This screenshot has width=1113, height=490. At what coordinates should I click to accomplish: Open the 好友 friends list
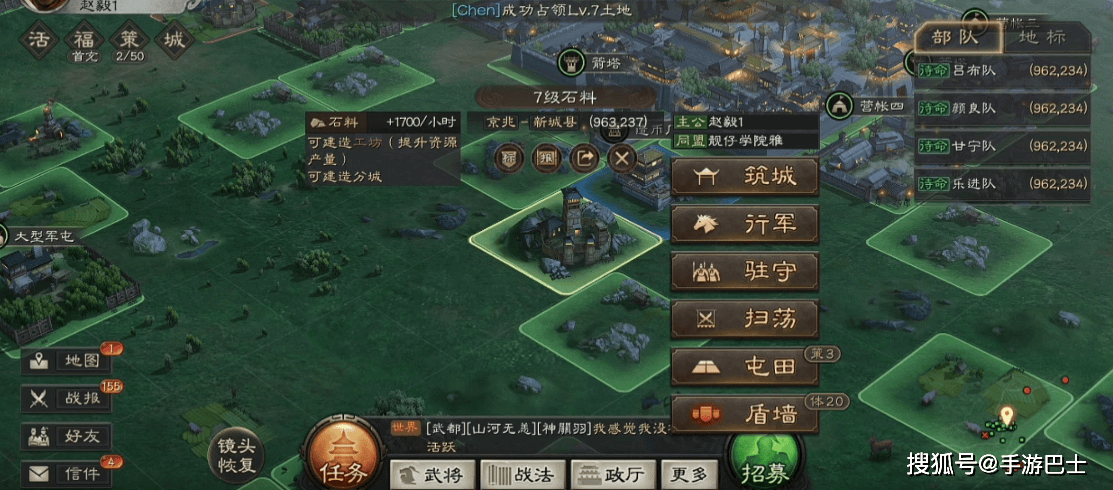(67, 435)
